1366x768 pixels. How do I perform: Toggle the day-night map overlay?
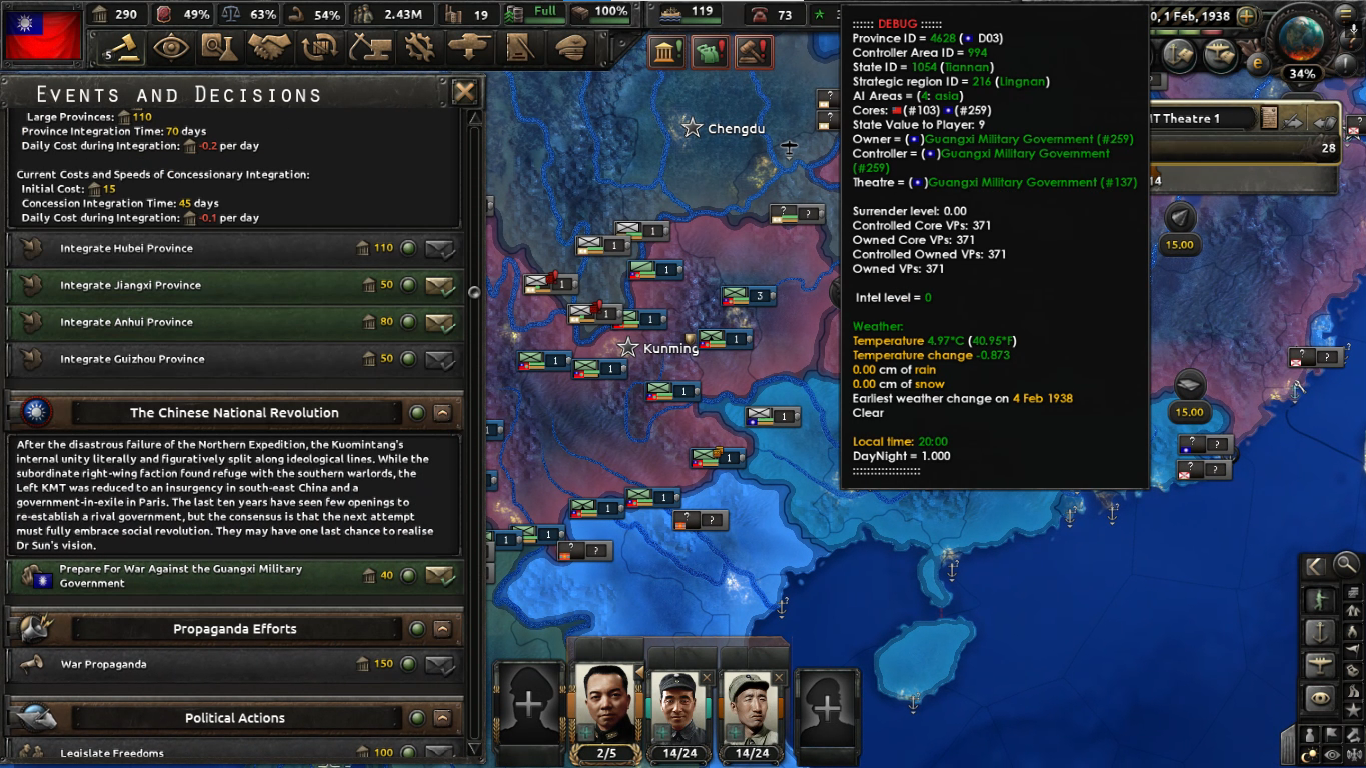(1308, 752)
